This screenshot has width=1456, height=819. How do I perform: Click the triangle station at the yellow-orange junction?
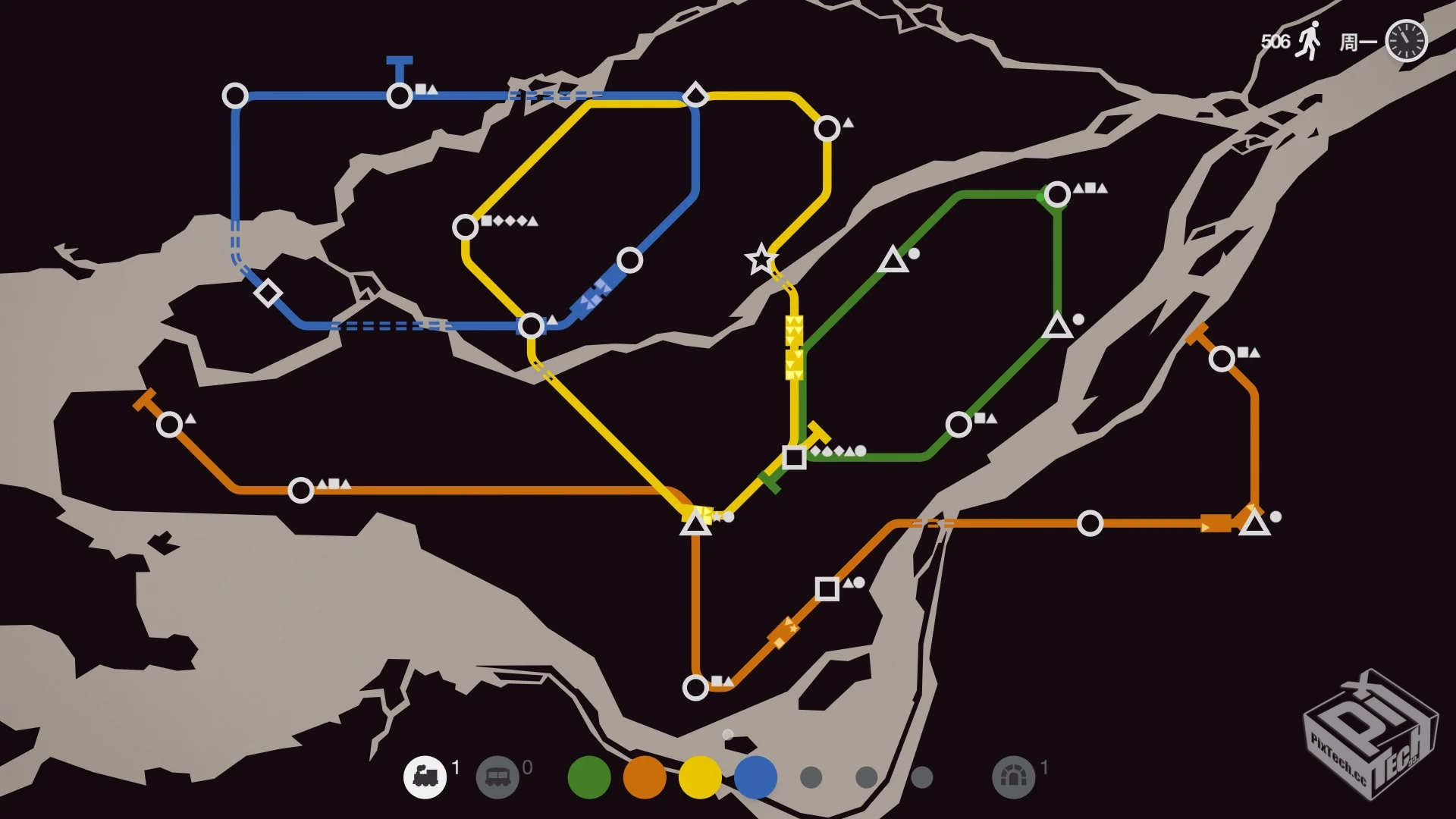click(696, 523)
